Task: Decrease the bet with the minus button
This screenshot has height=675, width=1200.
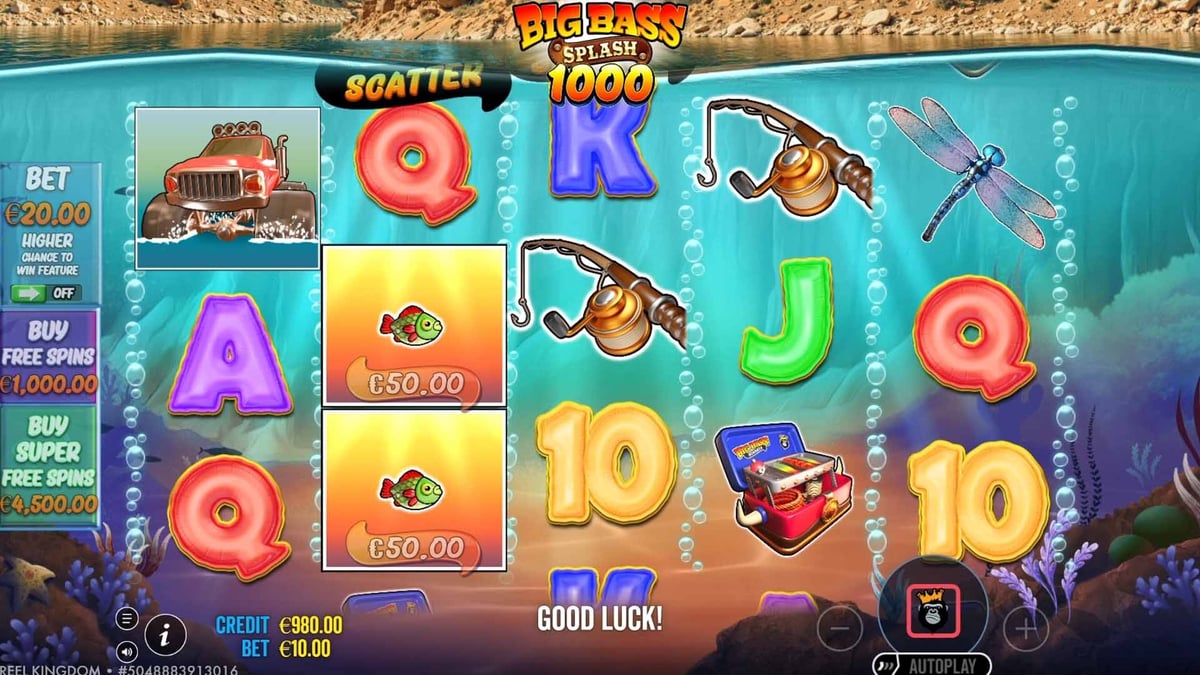Action: (840, 628)
